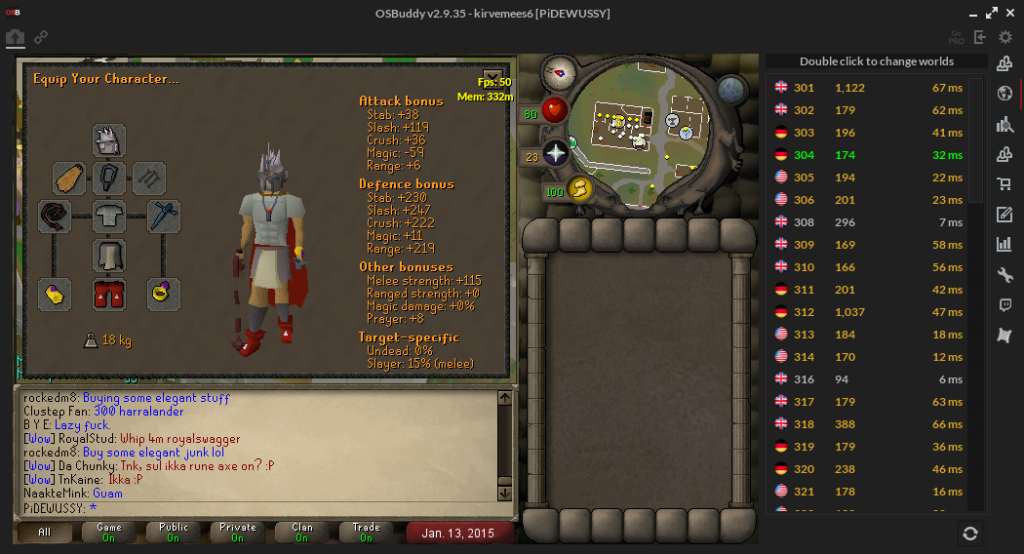Close the Equip Your Character window

coord(492,76)
